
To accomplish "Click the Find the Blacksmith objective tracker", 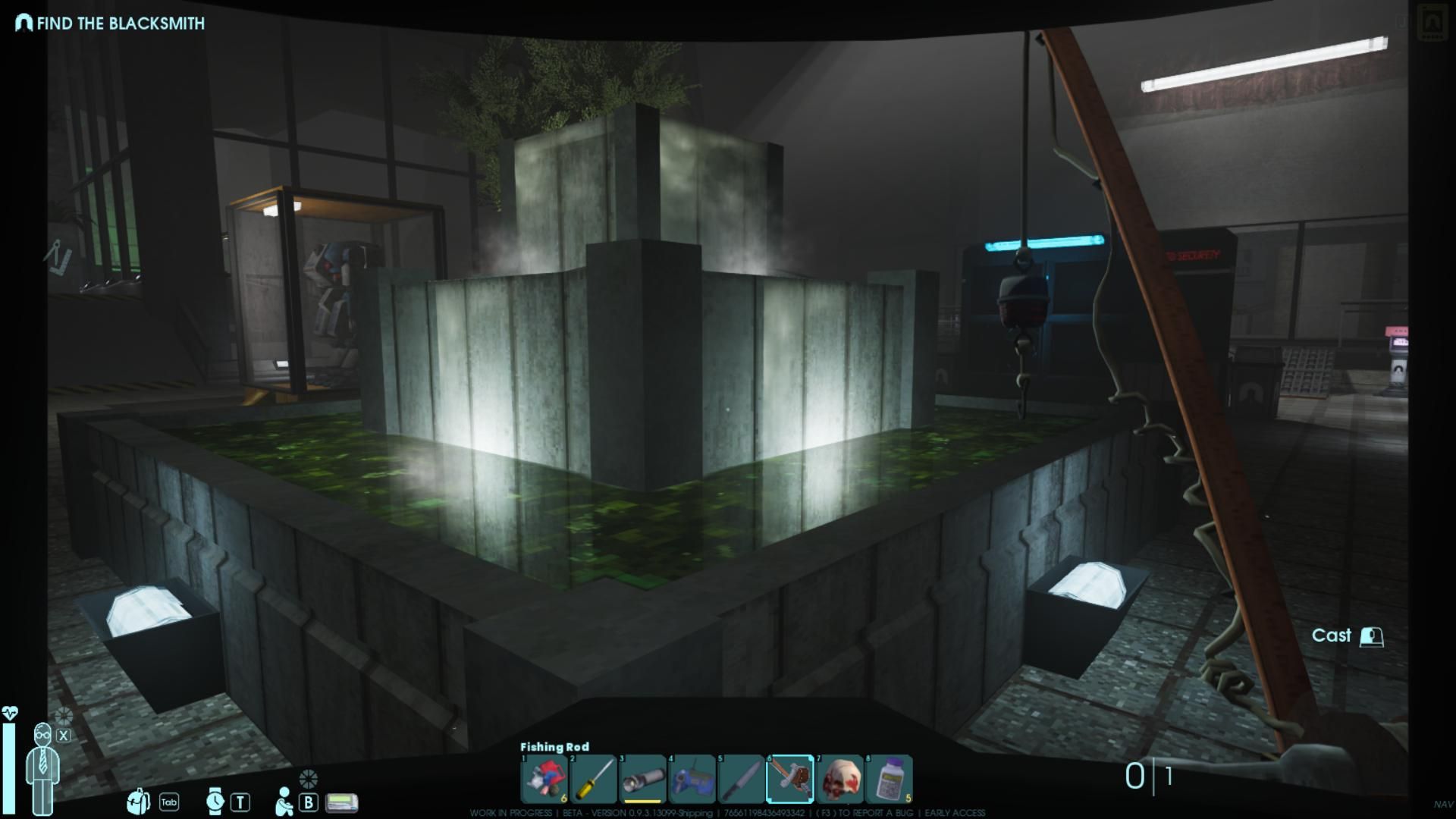I will point(111,24).
